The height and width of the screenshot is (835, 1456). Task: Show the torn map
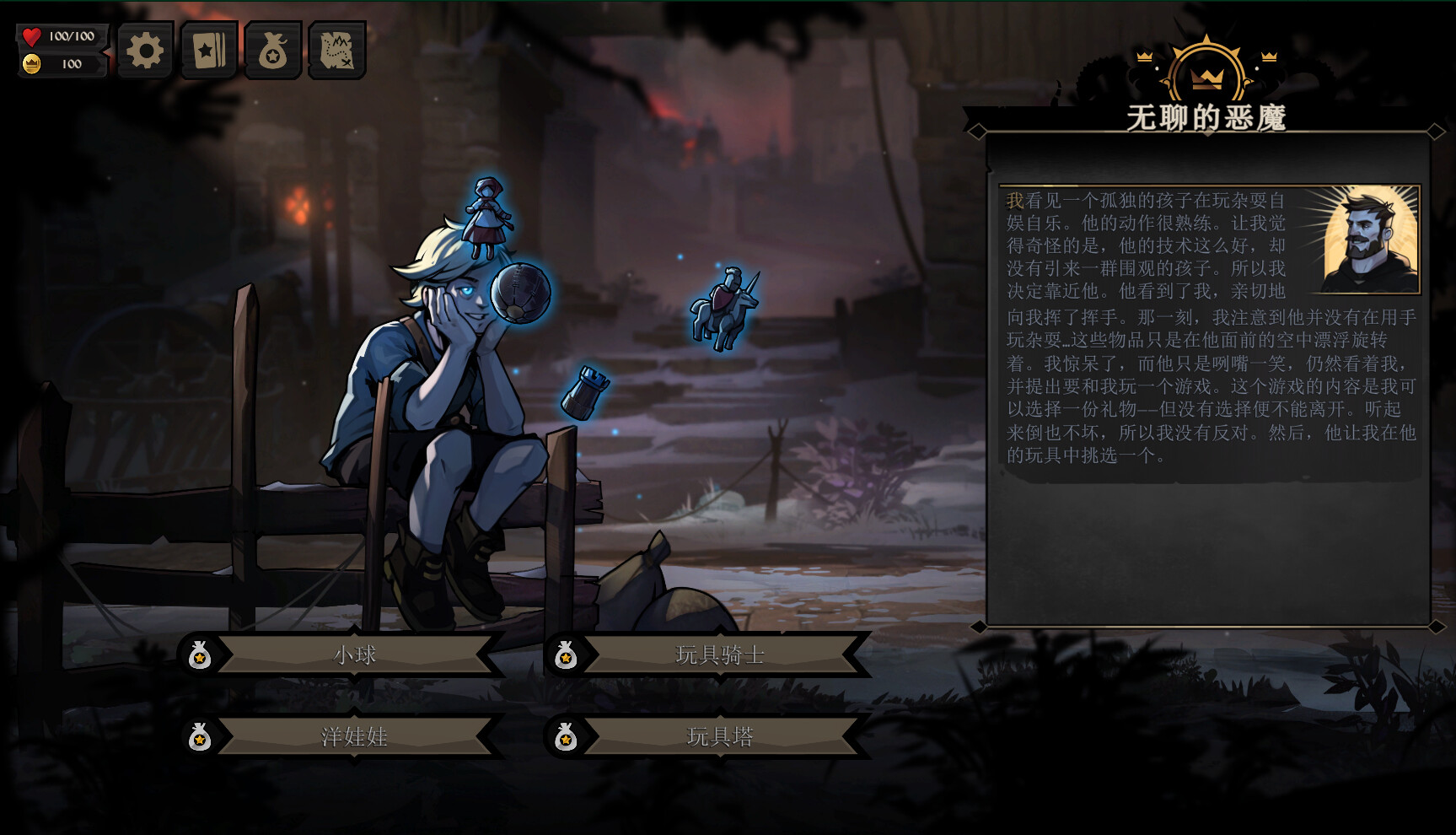[x=336, y=51]
